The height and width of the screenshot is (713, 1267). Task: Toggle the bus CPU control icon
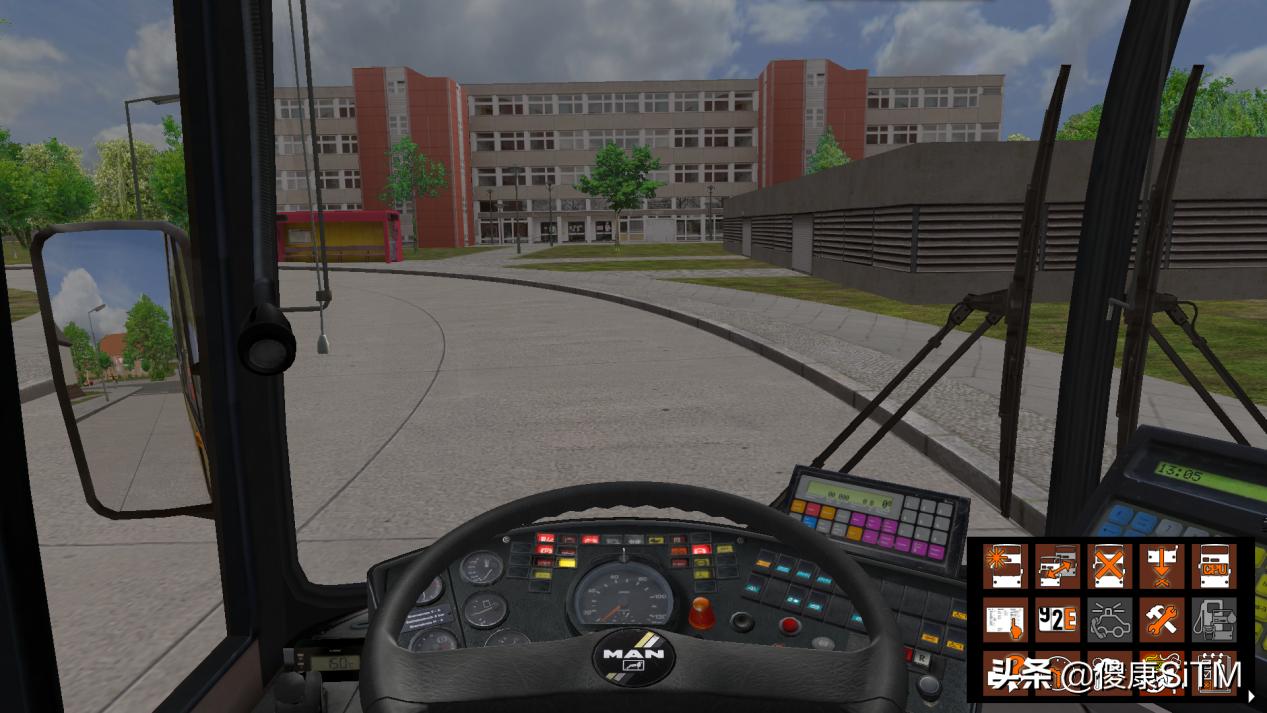pos(1213,566)
